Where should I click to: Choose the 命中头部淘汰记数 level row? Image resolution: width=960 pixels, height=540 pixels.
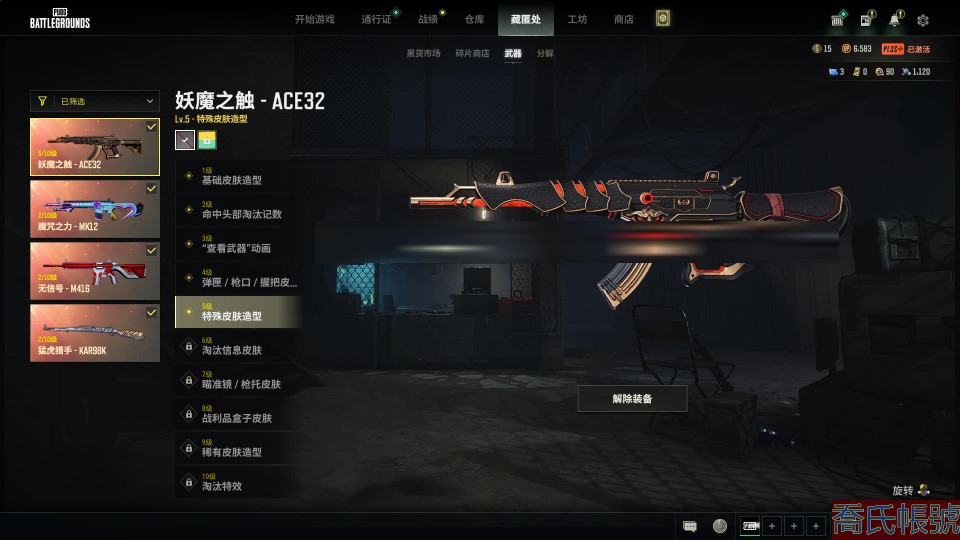(x=236, y=211)
